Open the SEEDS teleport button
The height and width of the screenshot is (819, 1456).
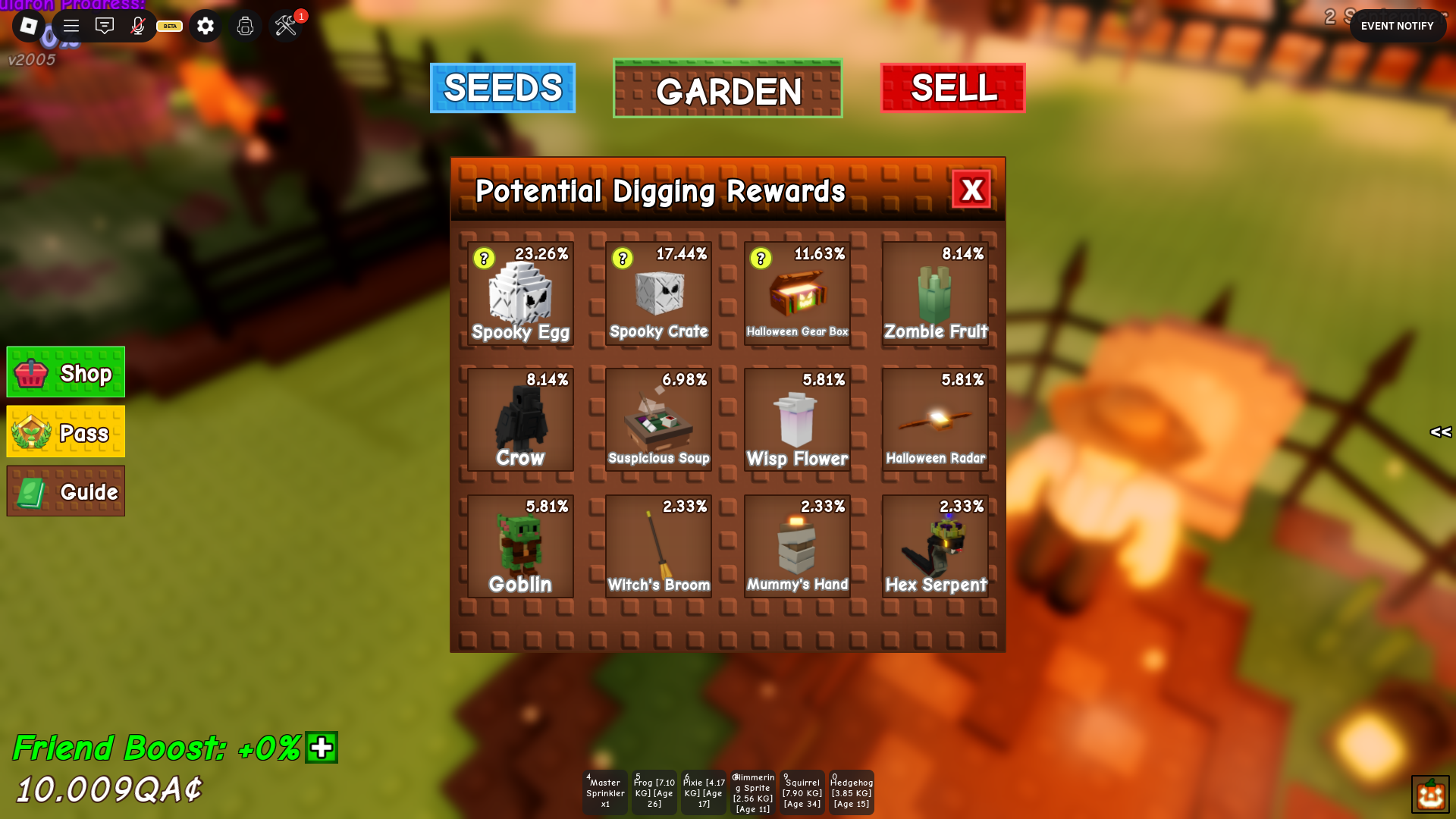pyautogui.click(x=502, y=88)
